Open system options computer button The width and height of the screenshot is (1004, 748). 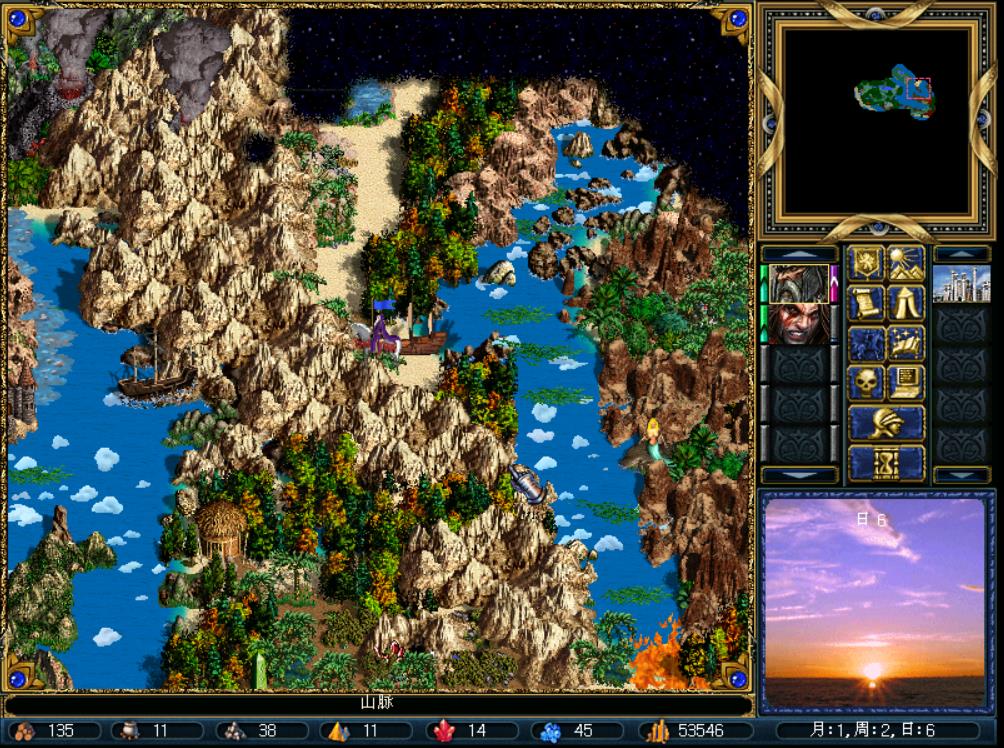point(906,382)
